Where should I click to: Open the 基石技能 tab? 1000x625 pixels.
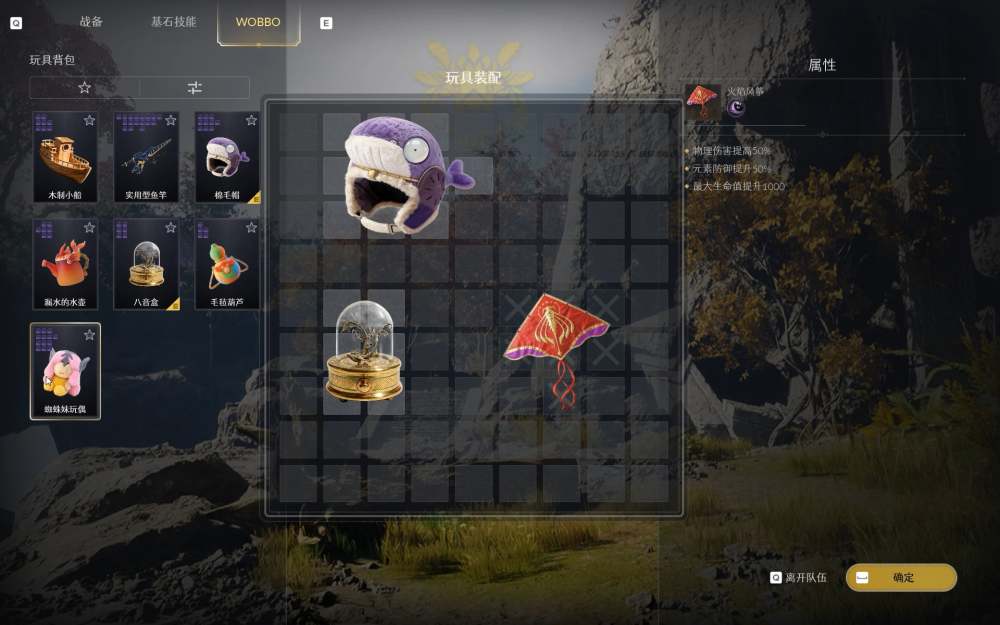point(174,22)
